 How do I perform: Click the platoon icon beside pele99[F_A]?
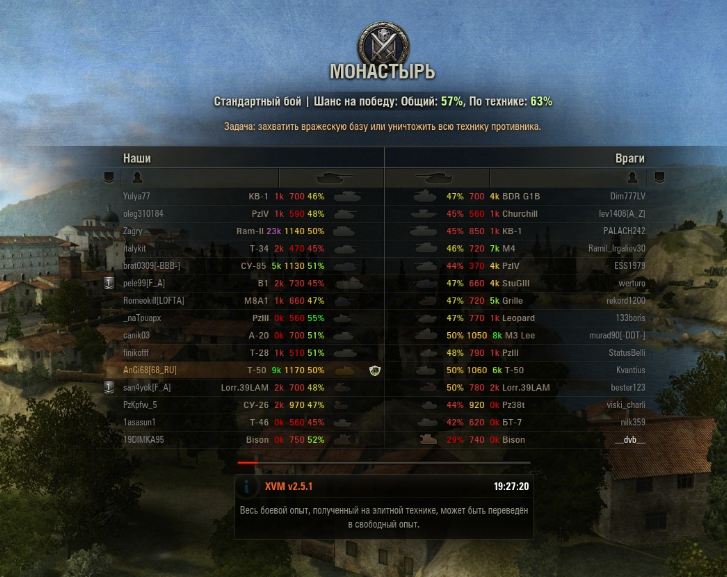(109, 283)
